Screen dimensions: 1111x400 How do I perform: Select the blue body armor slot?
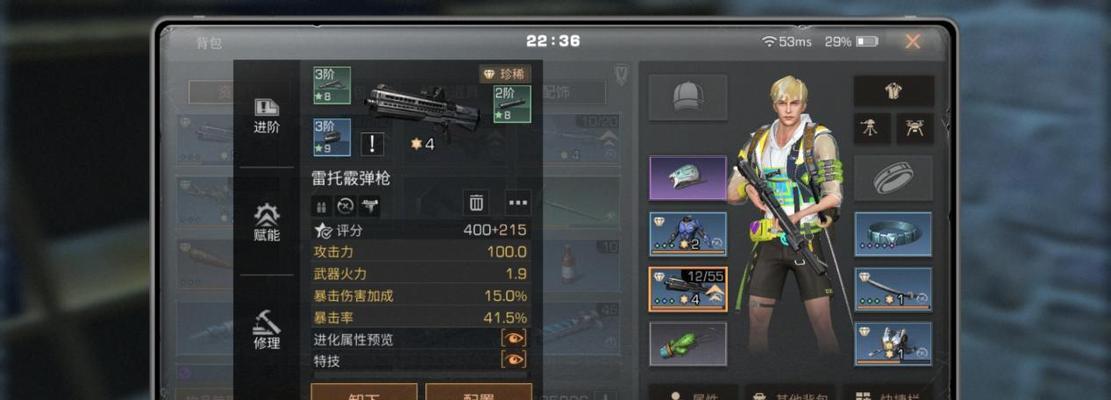click(x=687, y=233)
